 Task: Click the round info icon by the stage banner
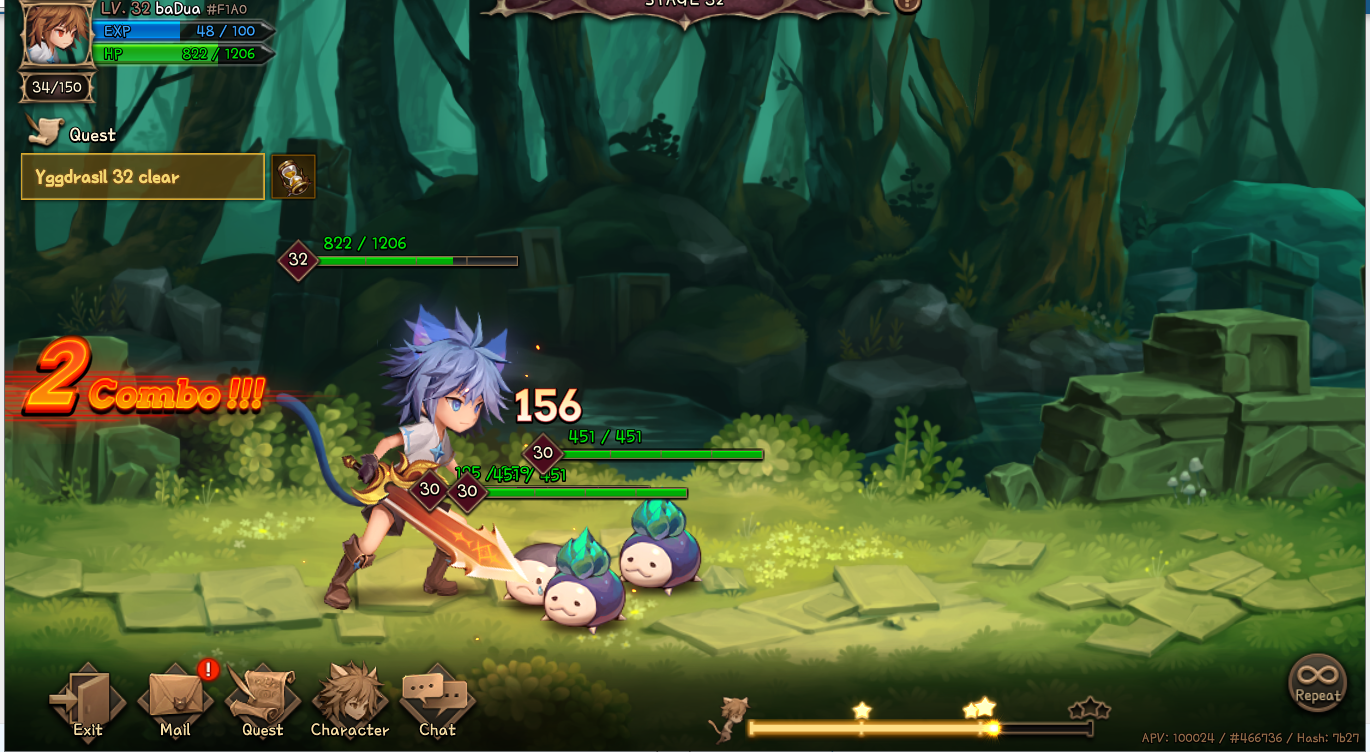point(906,4)
